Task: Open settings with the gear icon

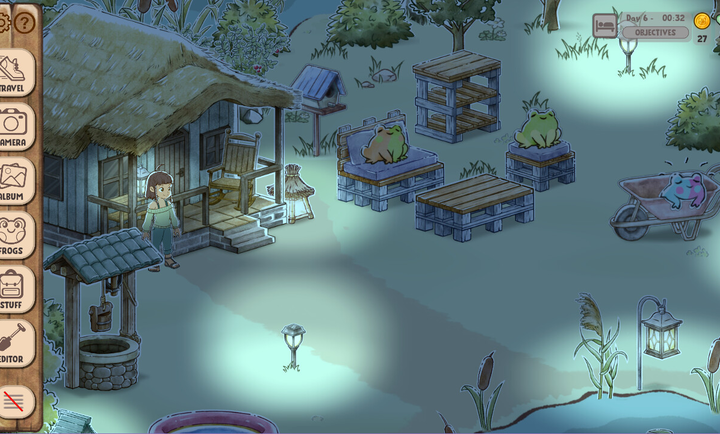Action: 4,22
